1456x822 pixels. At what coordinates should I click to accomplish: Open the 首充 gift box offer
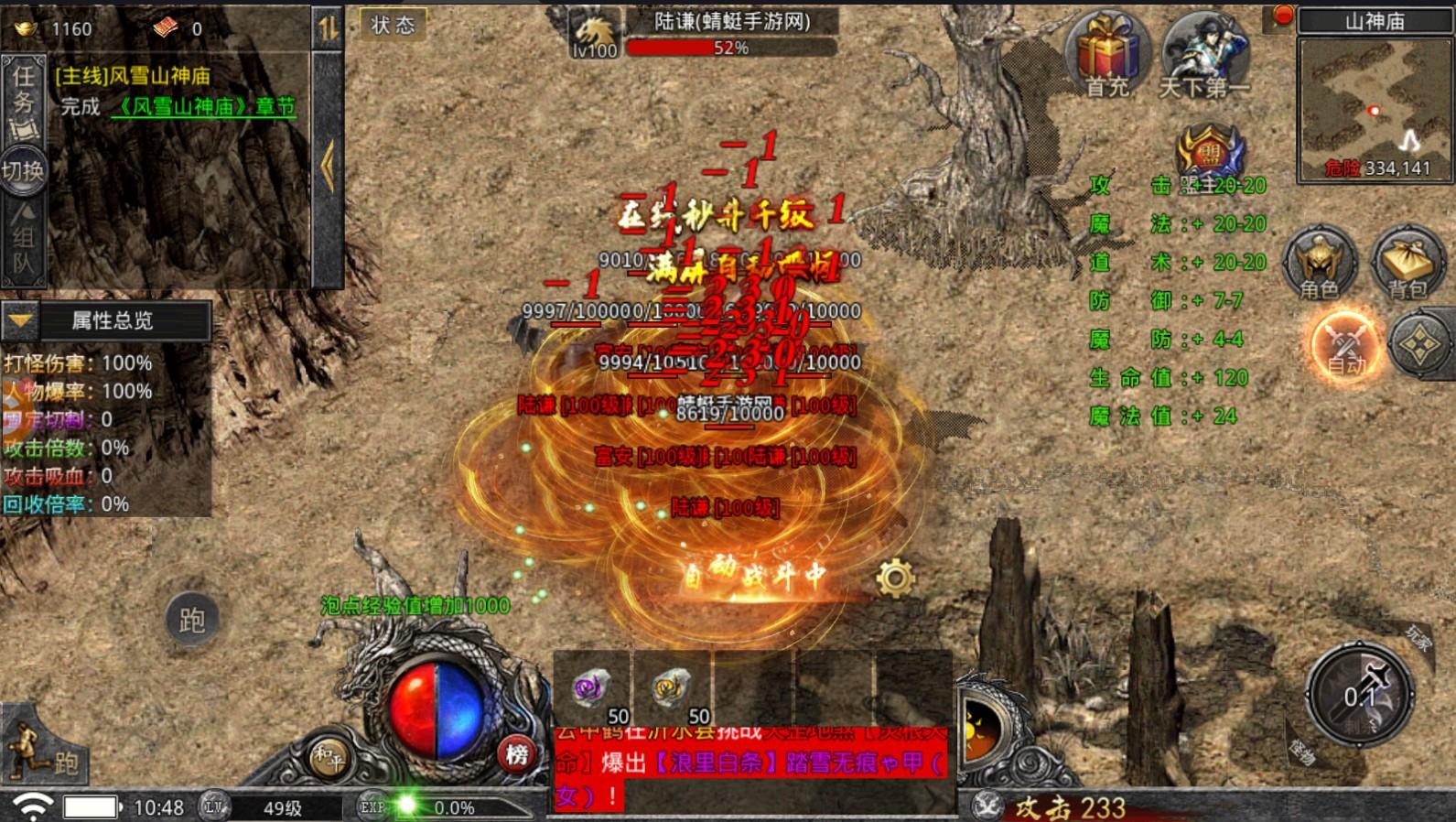[1107, 53]
